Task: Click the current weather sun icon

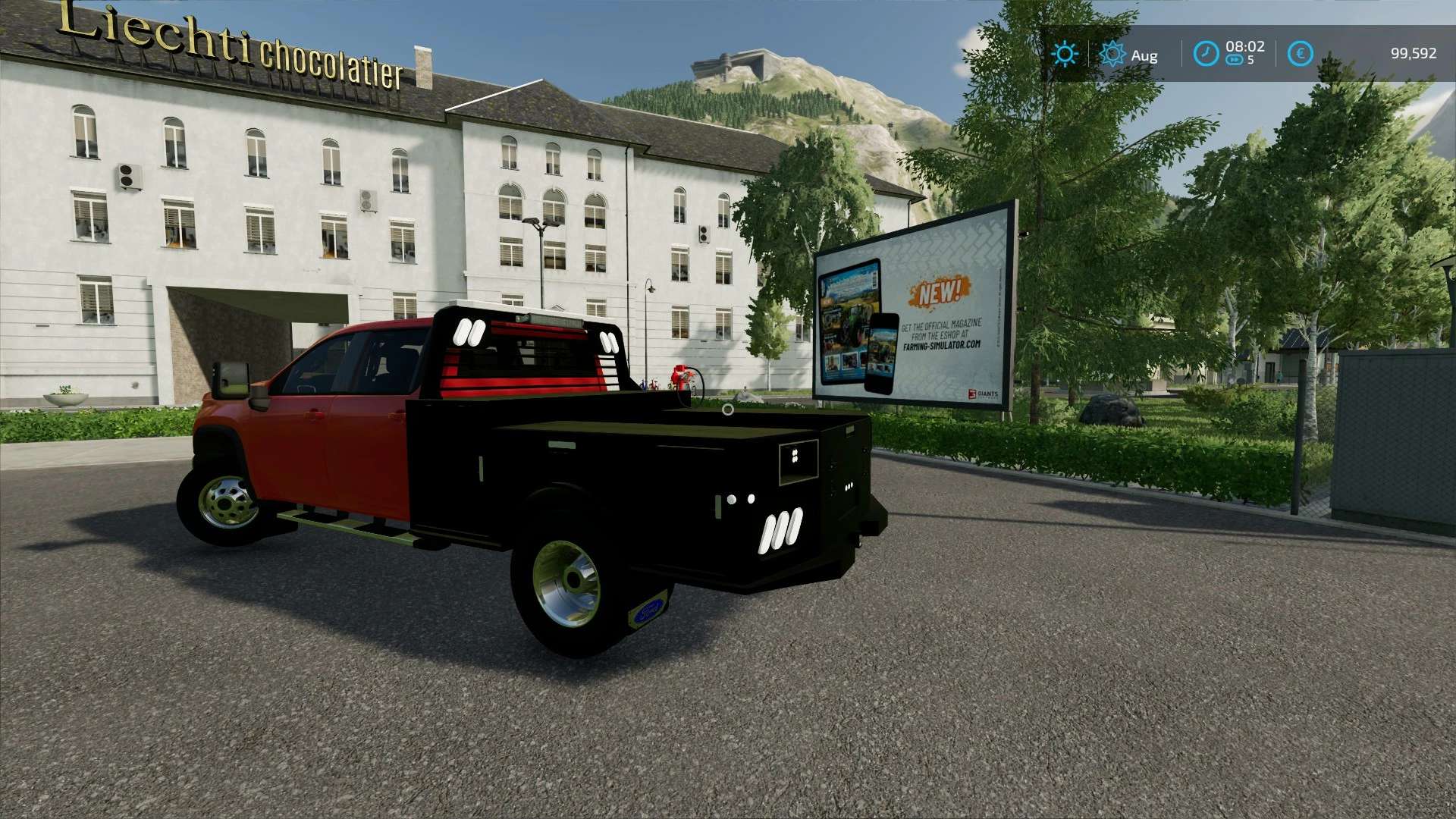Action: [x=1065, y=54]
